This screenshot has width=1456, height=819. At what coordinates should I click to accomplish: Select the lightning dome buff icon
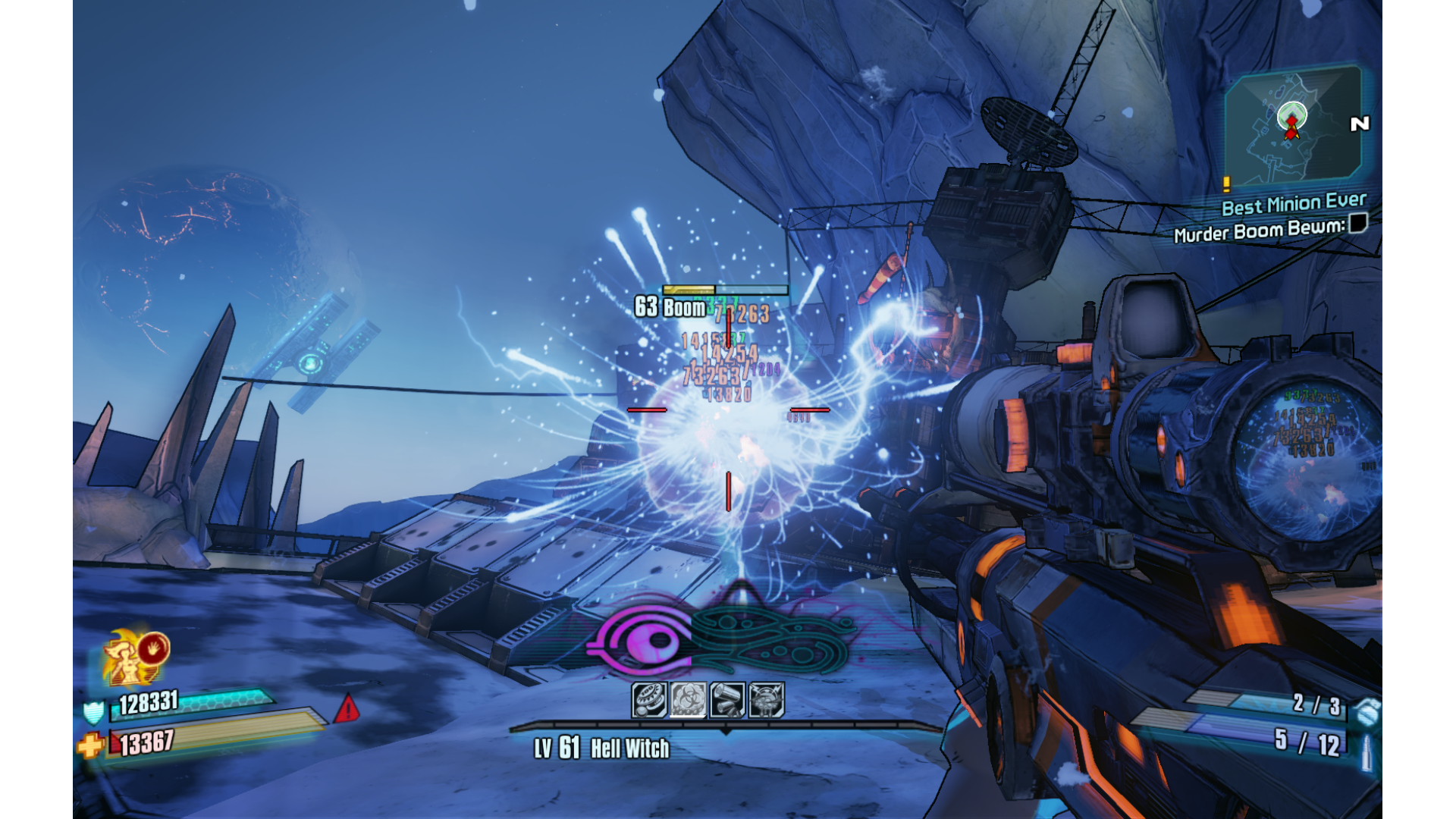click(766, 699)
